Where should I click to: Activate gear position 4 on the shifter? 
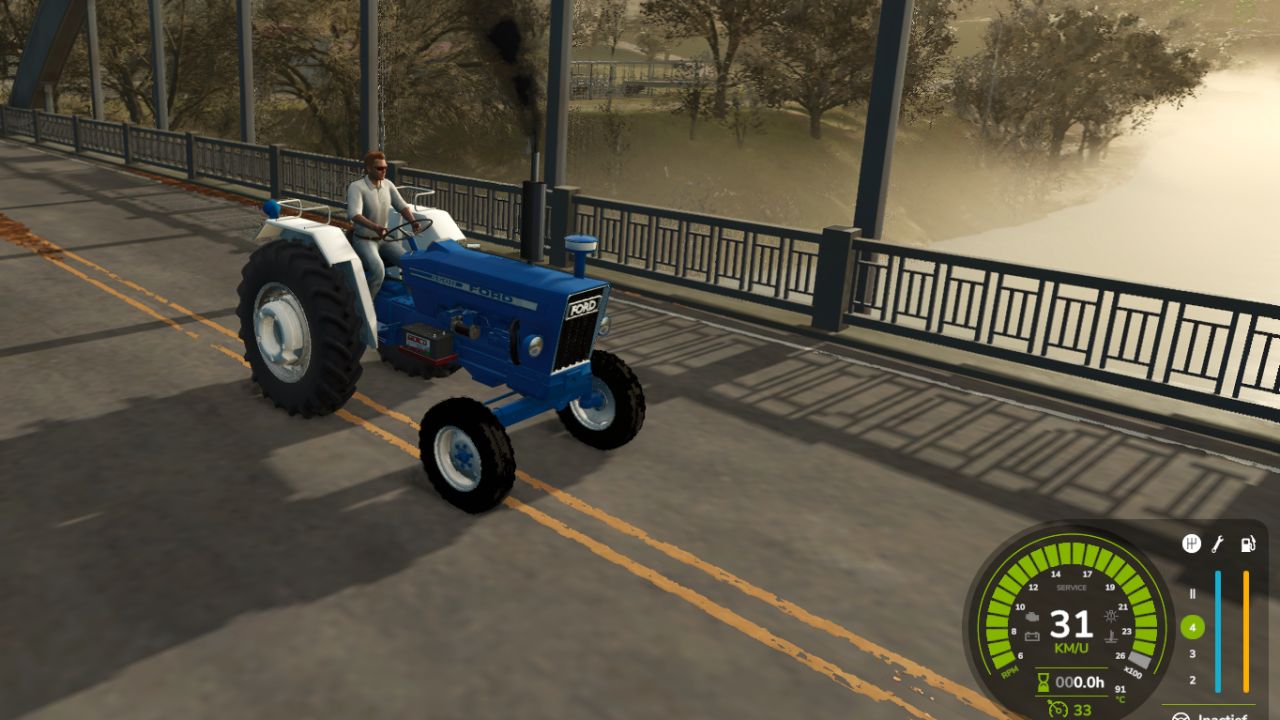click(x=1192, y=626)
